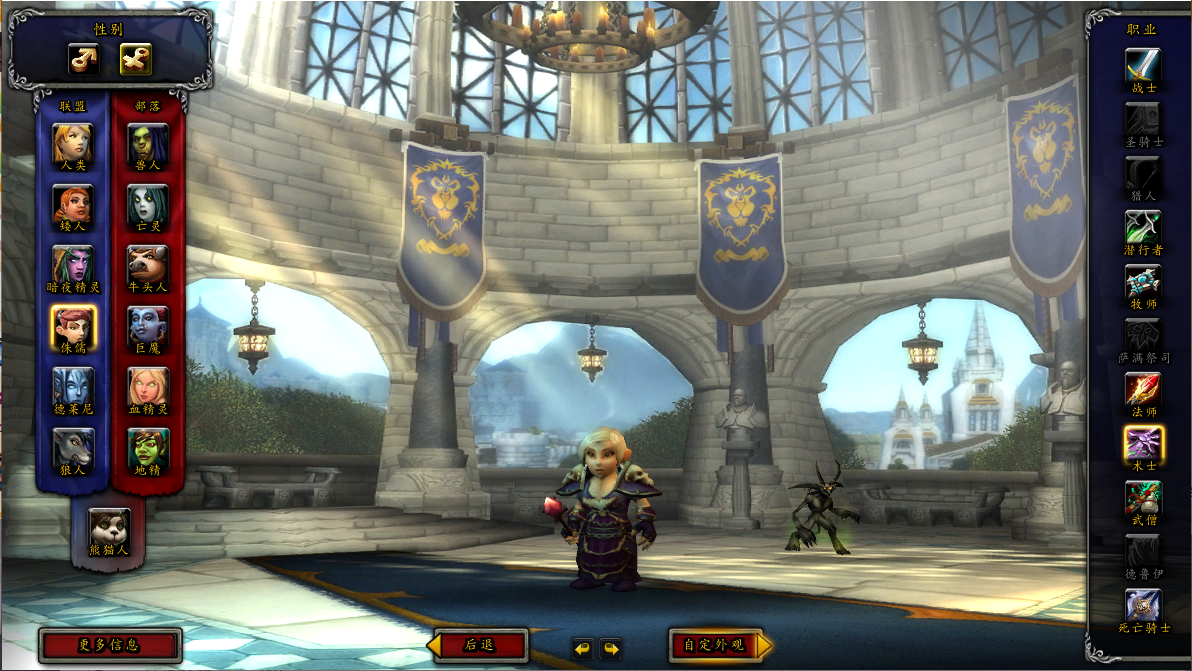Rotate the character with the left arrow
This screenshot has height=671, width=1192.
click(x=583, y=648)
